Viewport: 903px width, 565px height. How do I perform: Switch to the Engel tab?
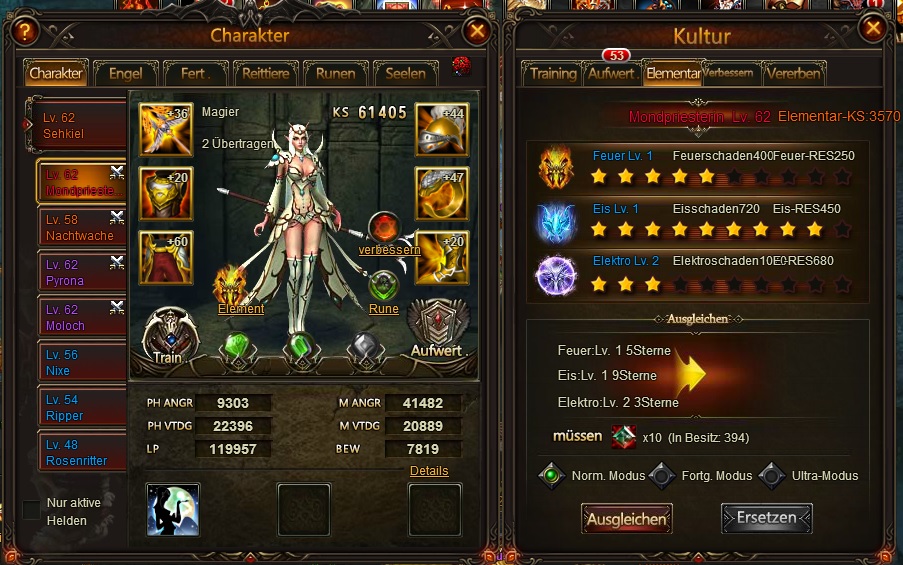pos(126,73)
